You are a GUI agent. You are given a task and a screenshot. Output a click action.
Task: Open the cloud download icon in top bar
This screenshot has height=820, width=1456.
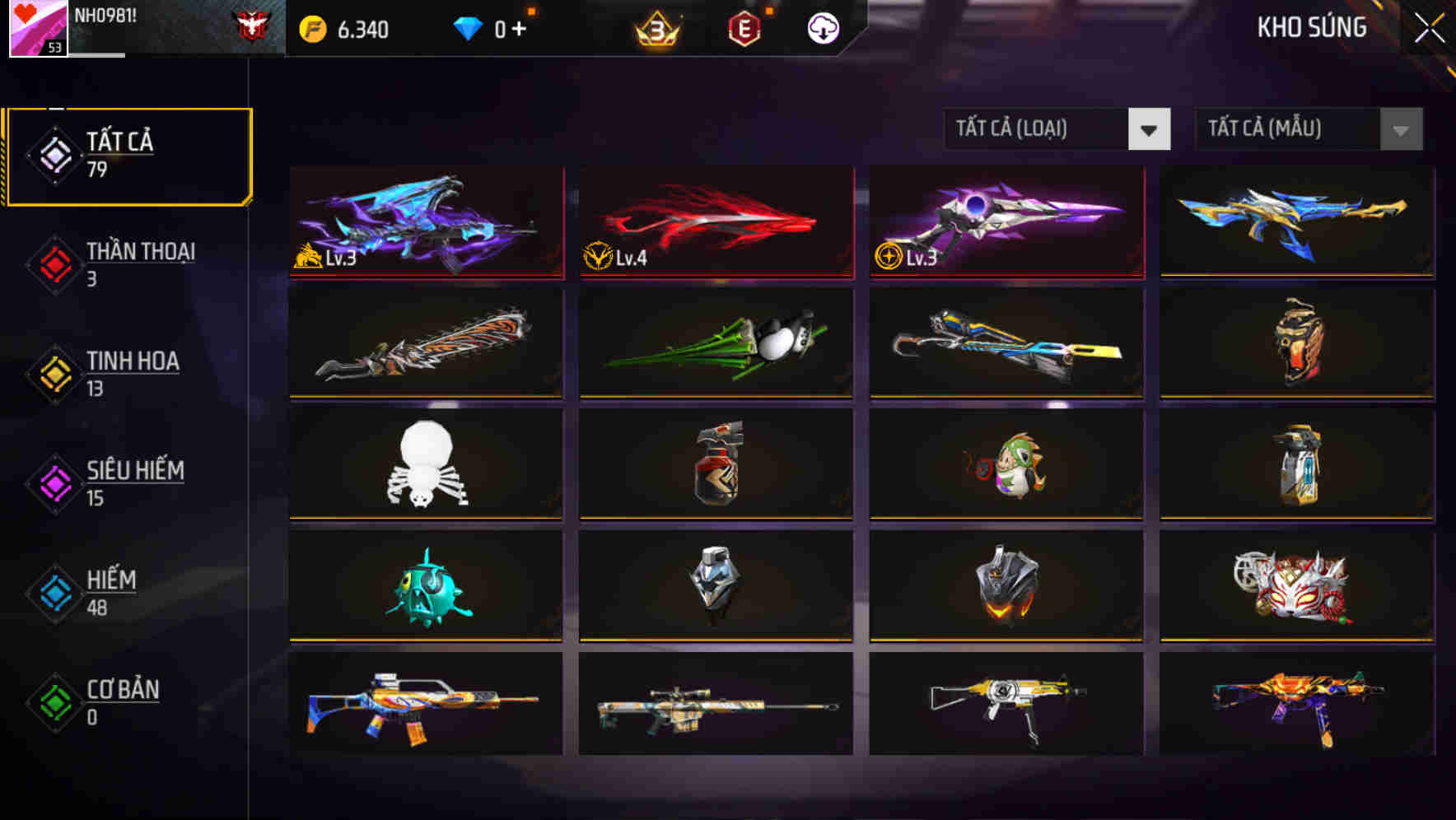(821, 27)
